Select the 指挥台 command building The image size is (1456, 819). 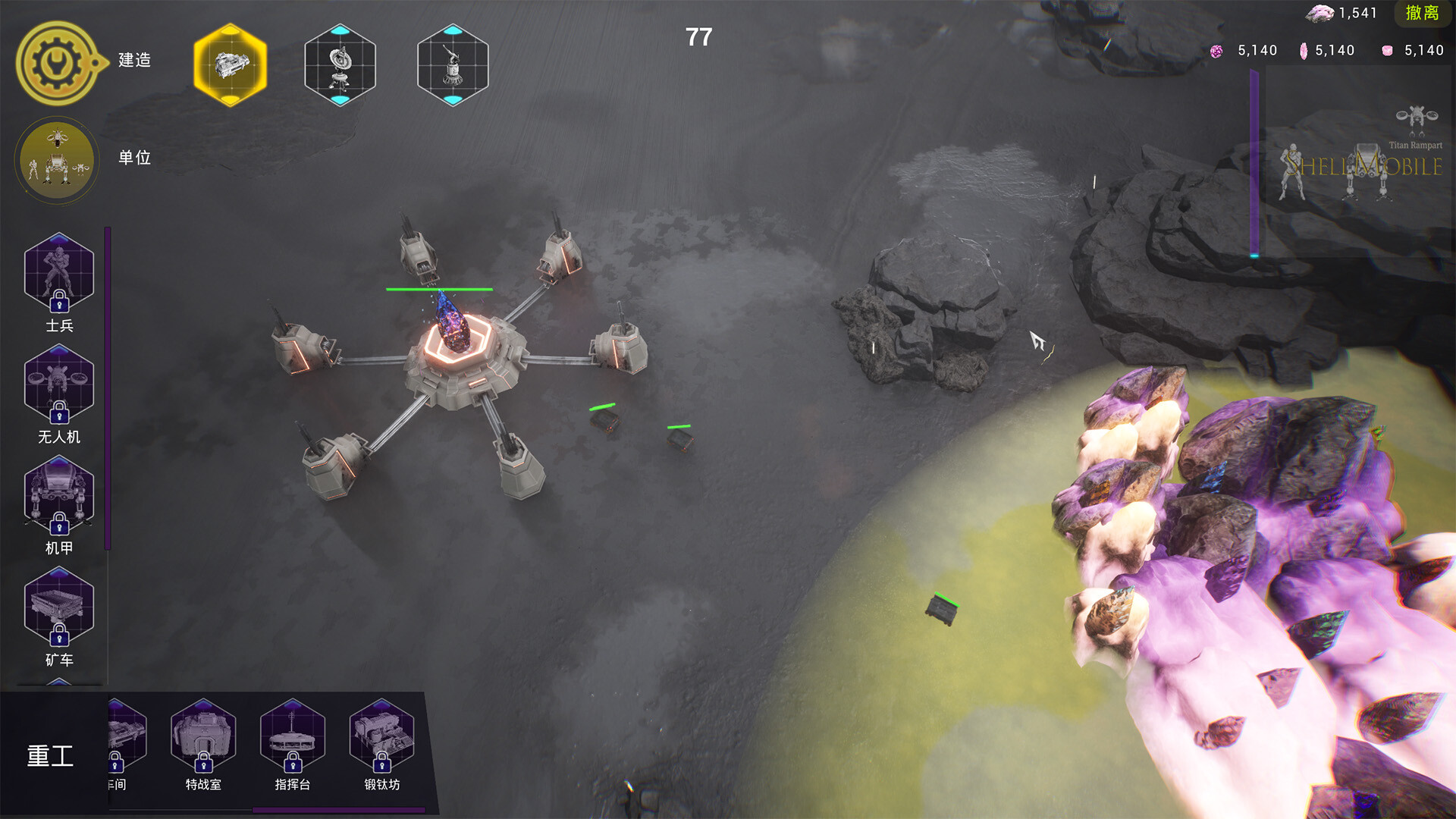click(293, 737)
